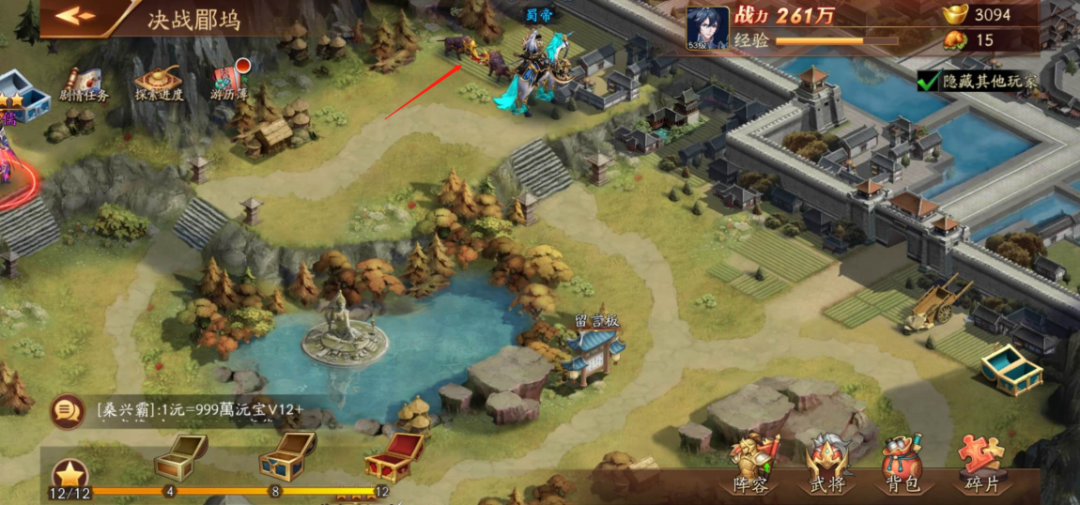Screen dimensions: 1080x505
Task: Claim the 8-star blue chest
Action: (x=286, y=458)
